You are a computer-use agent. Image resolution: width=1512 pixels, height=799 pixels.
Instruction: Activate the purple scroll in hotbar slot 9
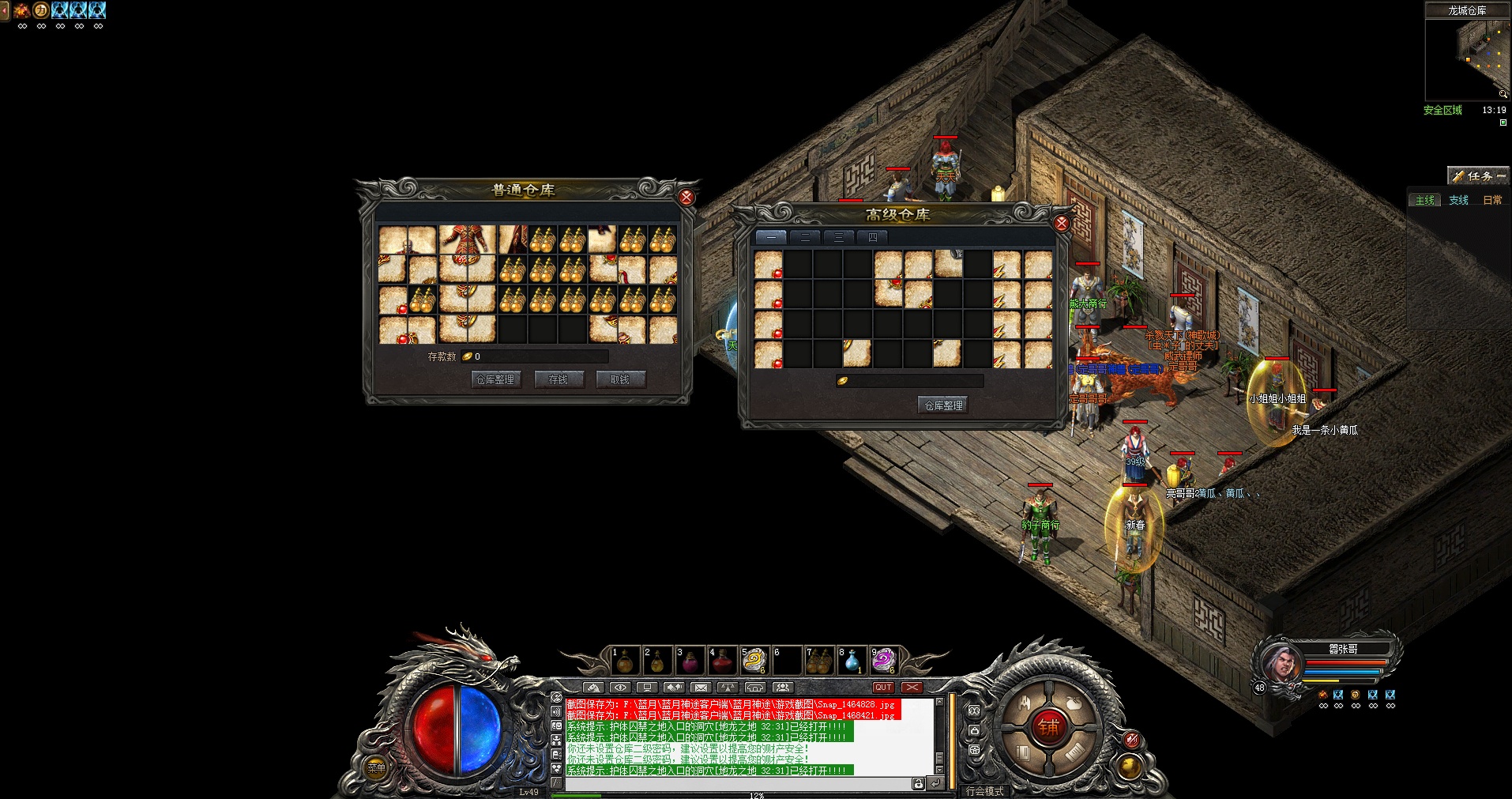883,661
